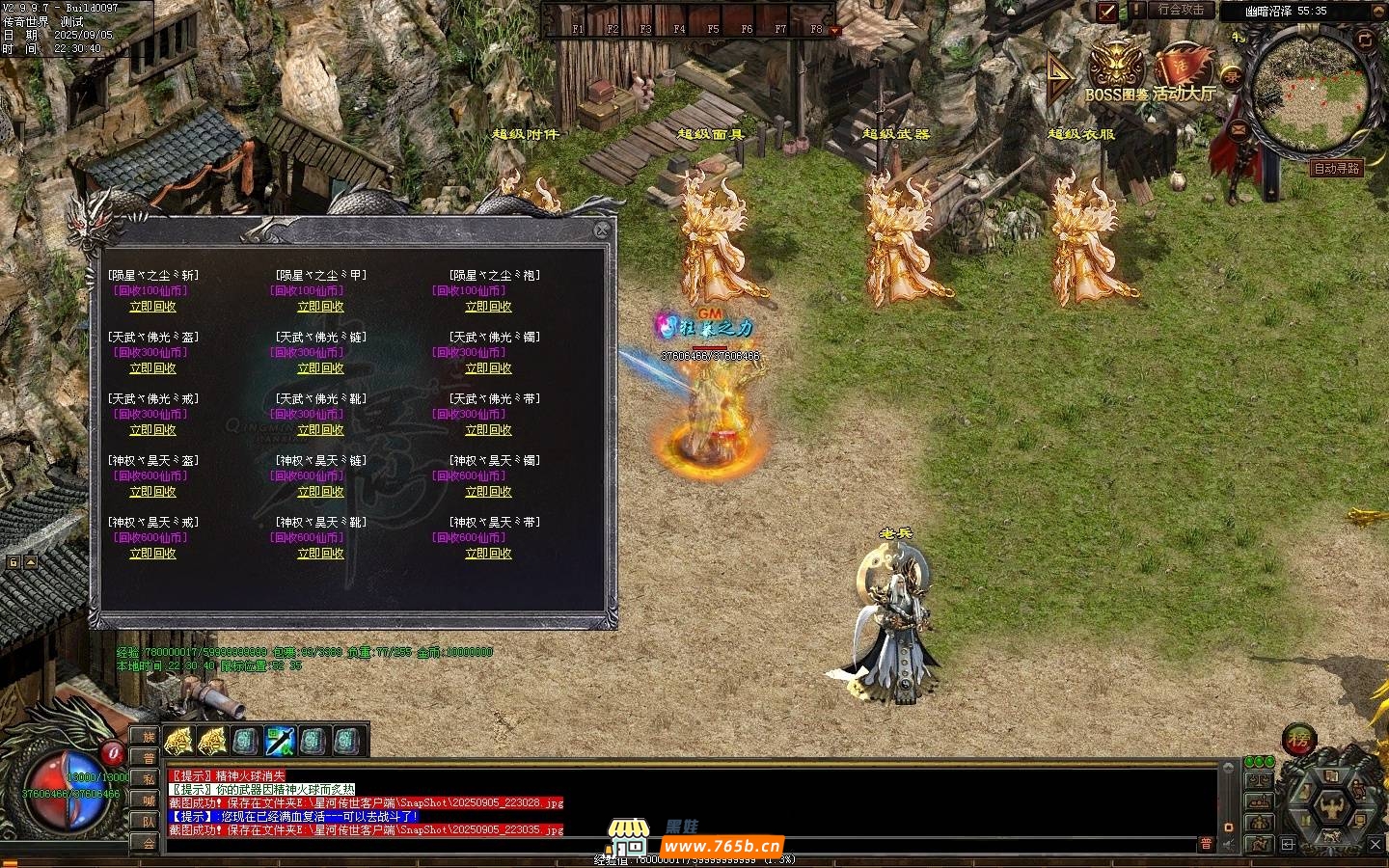The image size is (1389, 868).
Task: Recycle the 天武佛光 链 necklace
Action: 320,368
